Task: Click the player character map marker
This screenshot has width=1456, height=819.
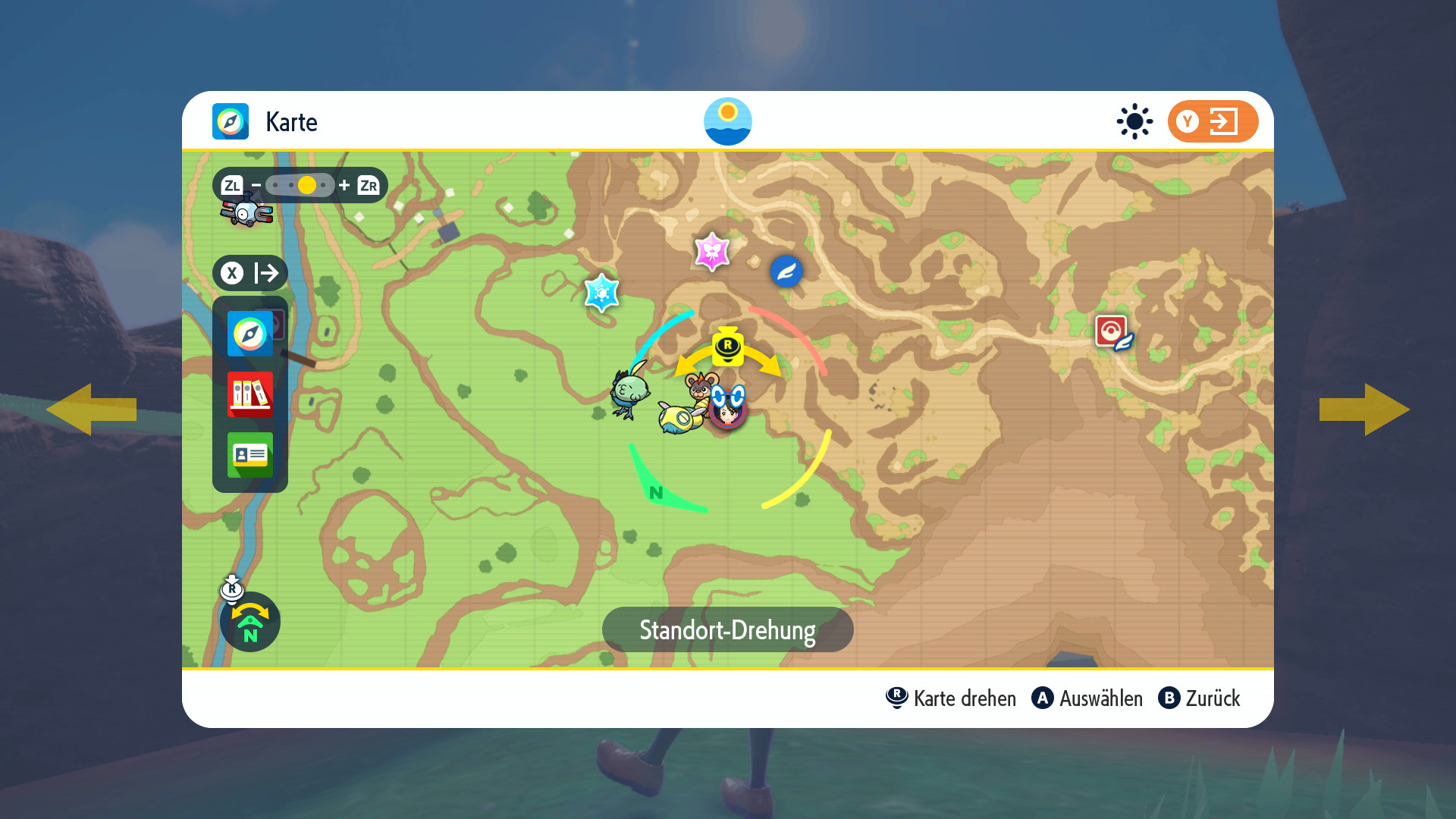Action: 728,412
